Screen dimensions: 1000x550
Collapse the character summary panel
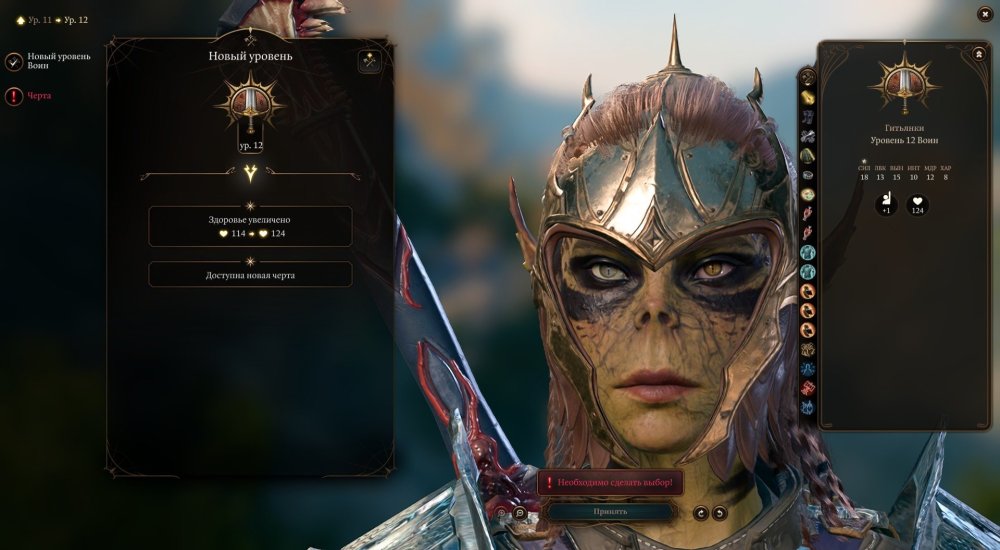976,55
